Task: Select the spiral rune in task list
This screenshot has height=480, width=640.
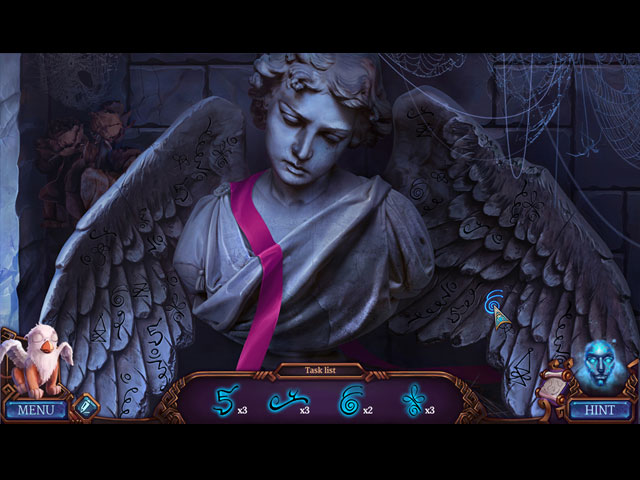Action: click(x=350, y=402)
